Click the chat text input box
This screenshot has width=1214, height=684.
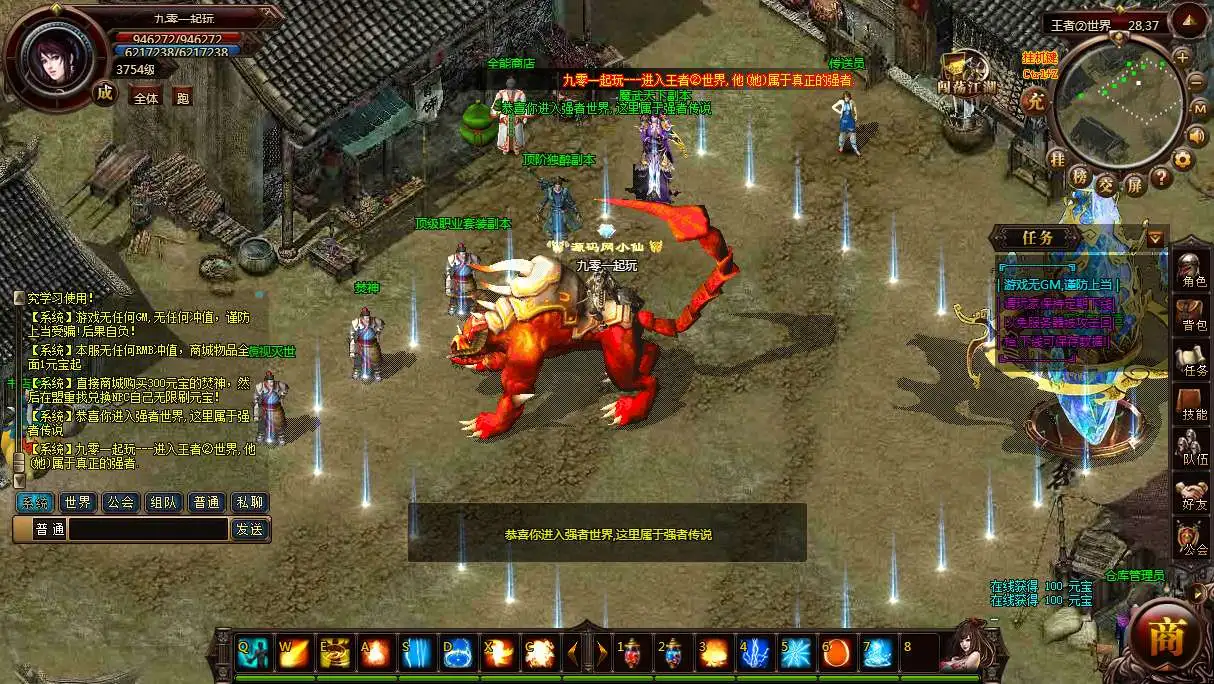tap(148, 529)
